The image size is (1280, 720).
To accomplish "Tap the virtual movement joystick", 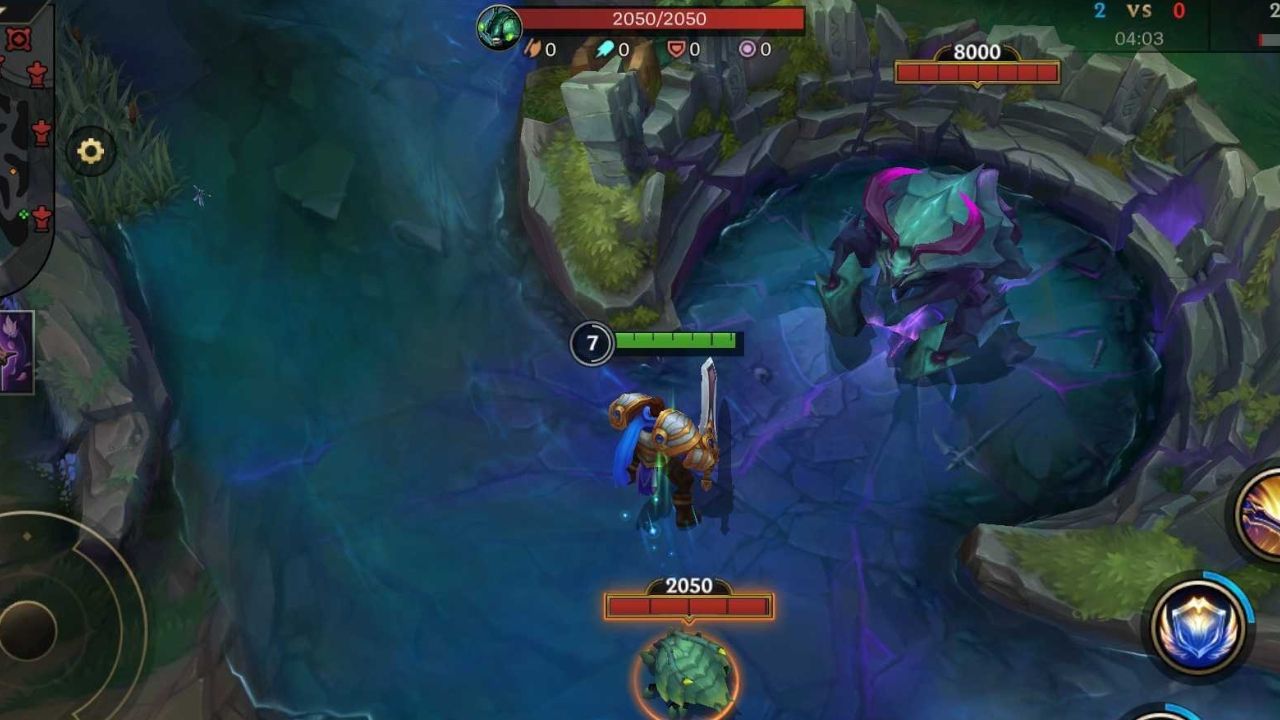I will 30,628.
